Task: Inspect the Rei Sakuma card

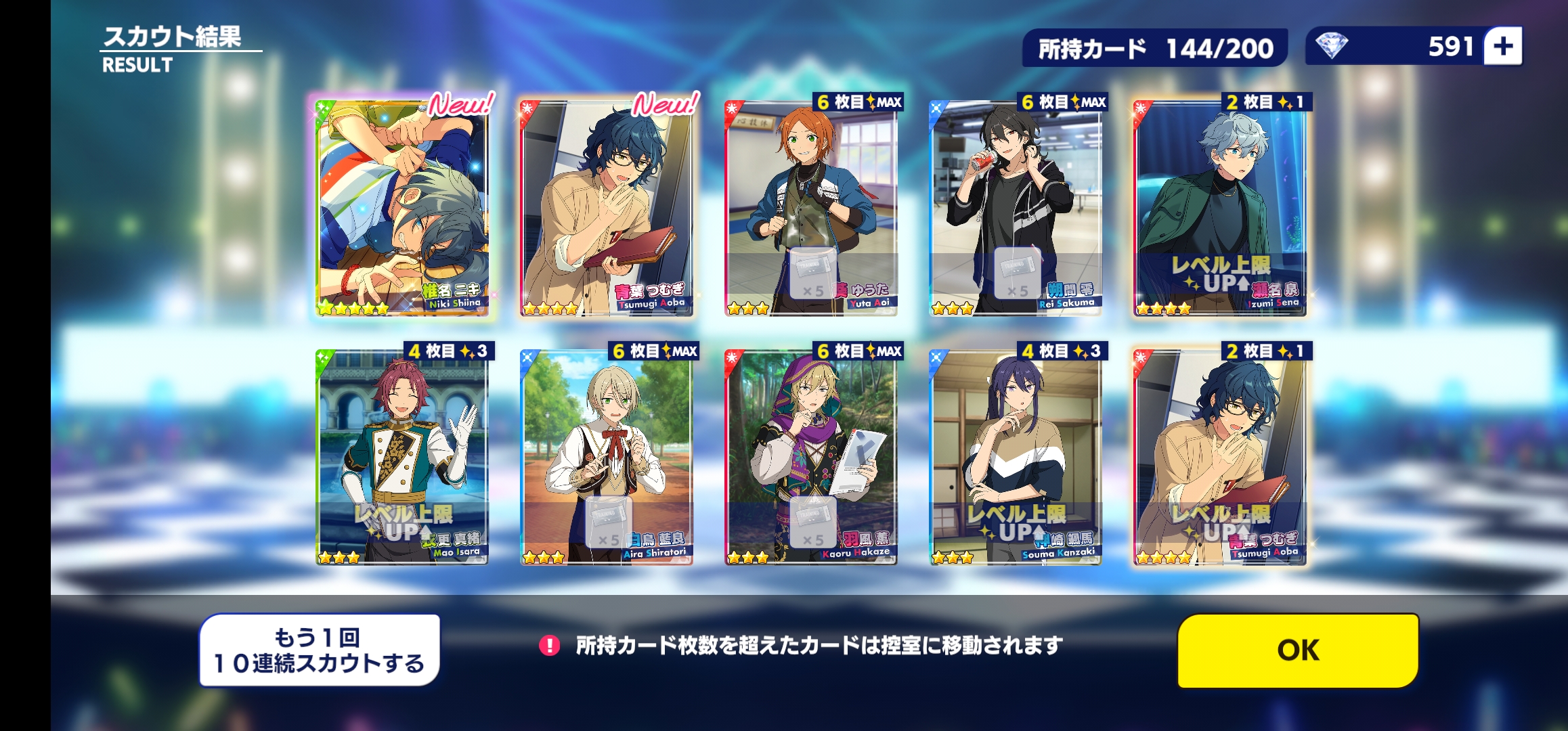Action: [x=1016, y=208]
